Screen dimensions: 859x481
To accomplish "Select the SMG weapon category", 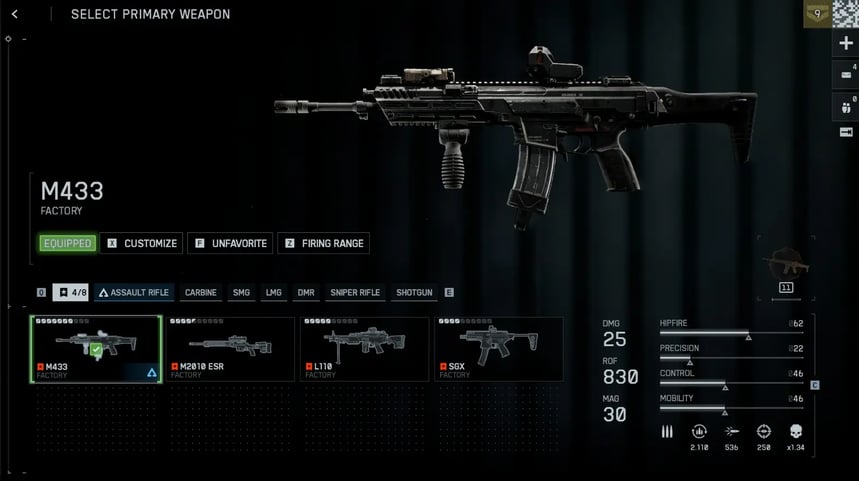I will 241,292.
